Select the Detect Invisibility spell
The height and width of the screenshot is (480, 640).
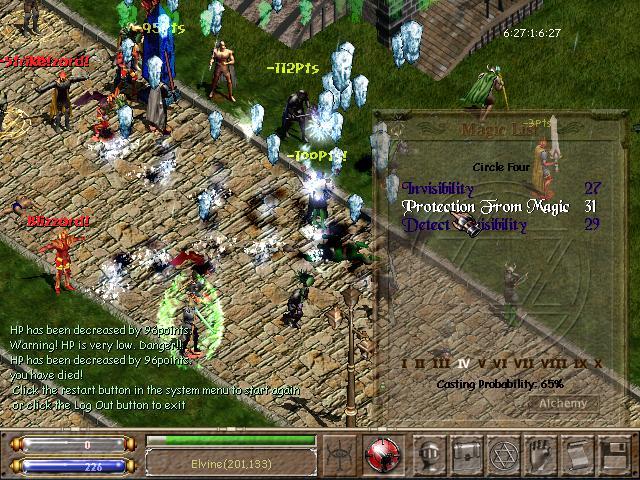point(465,225)
